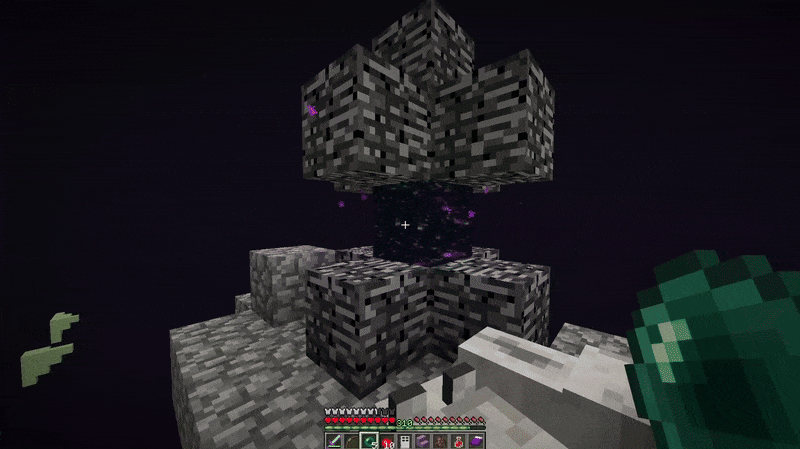The image size is (800, 449).
Task: Choose the ender pearl hotbar slot
Action: [x=368, y=440]
